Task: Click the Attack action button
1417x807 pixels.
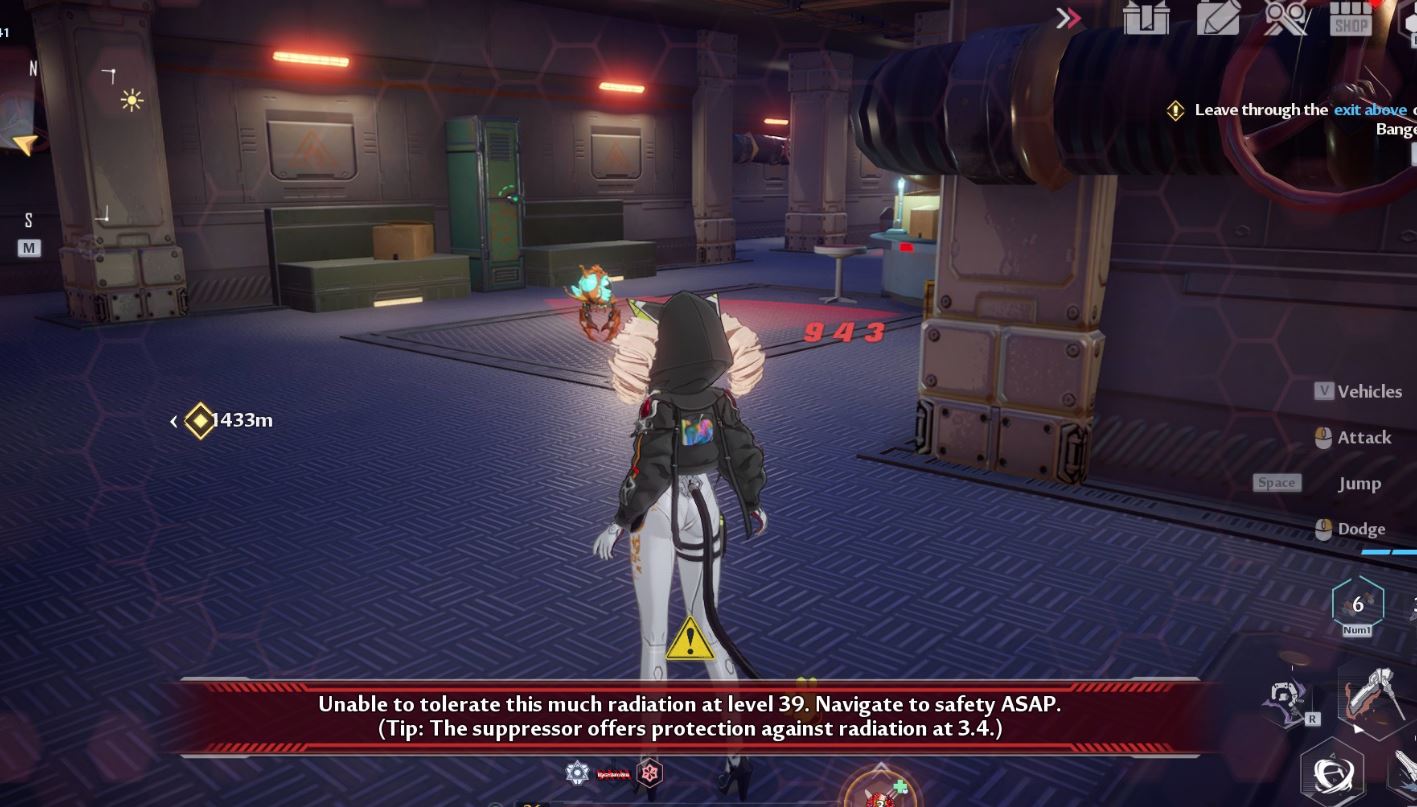Action: coord(1353,437)
